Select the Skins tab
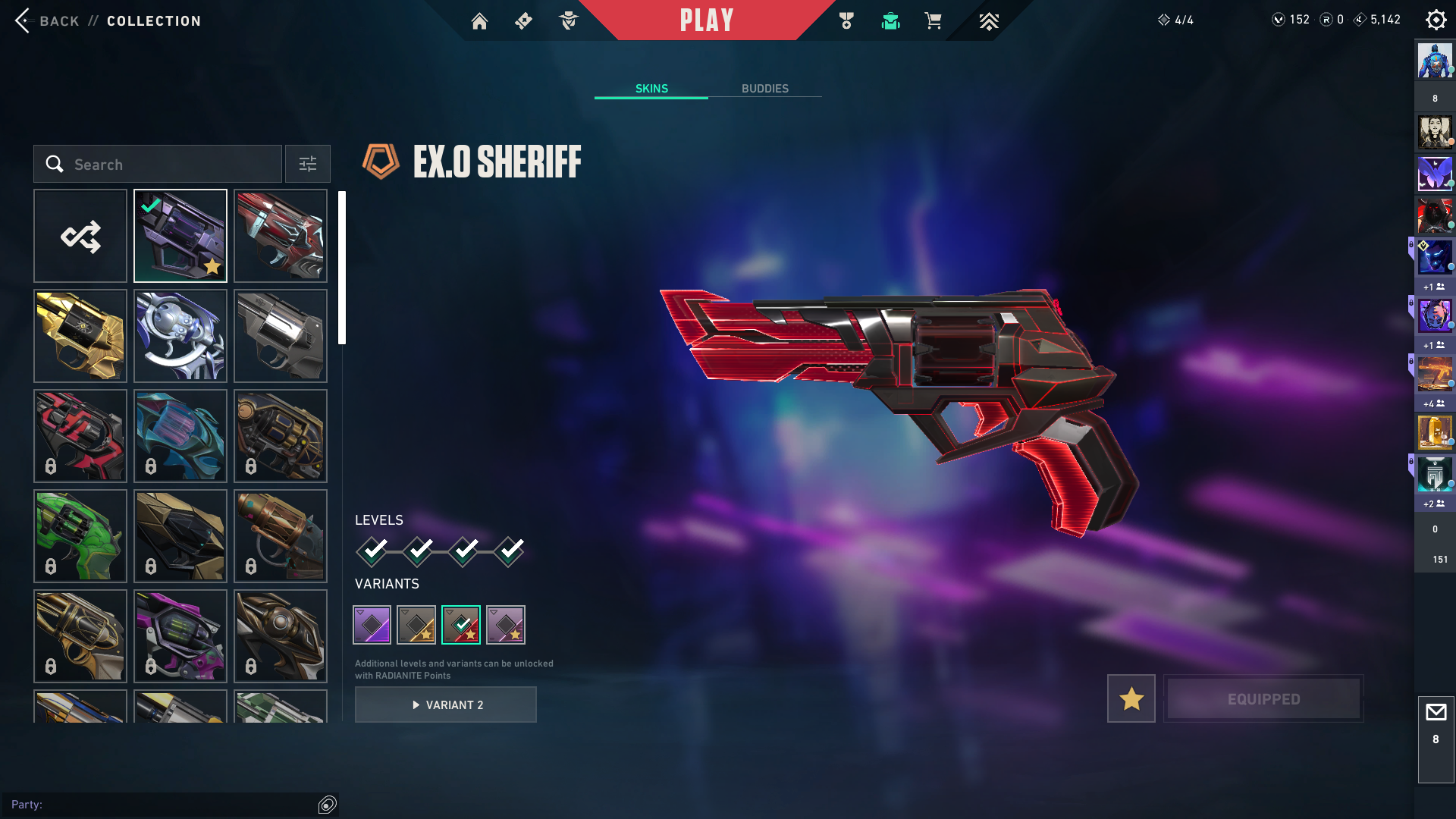1456x819 pixels. (651, 89)
